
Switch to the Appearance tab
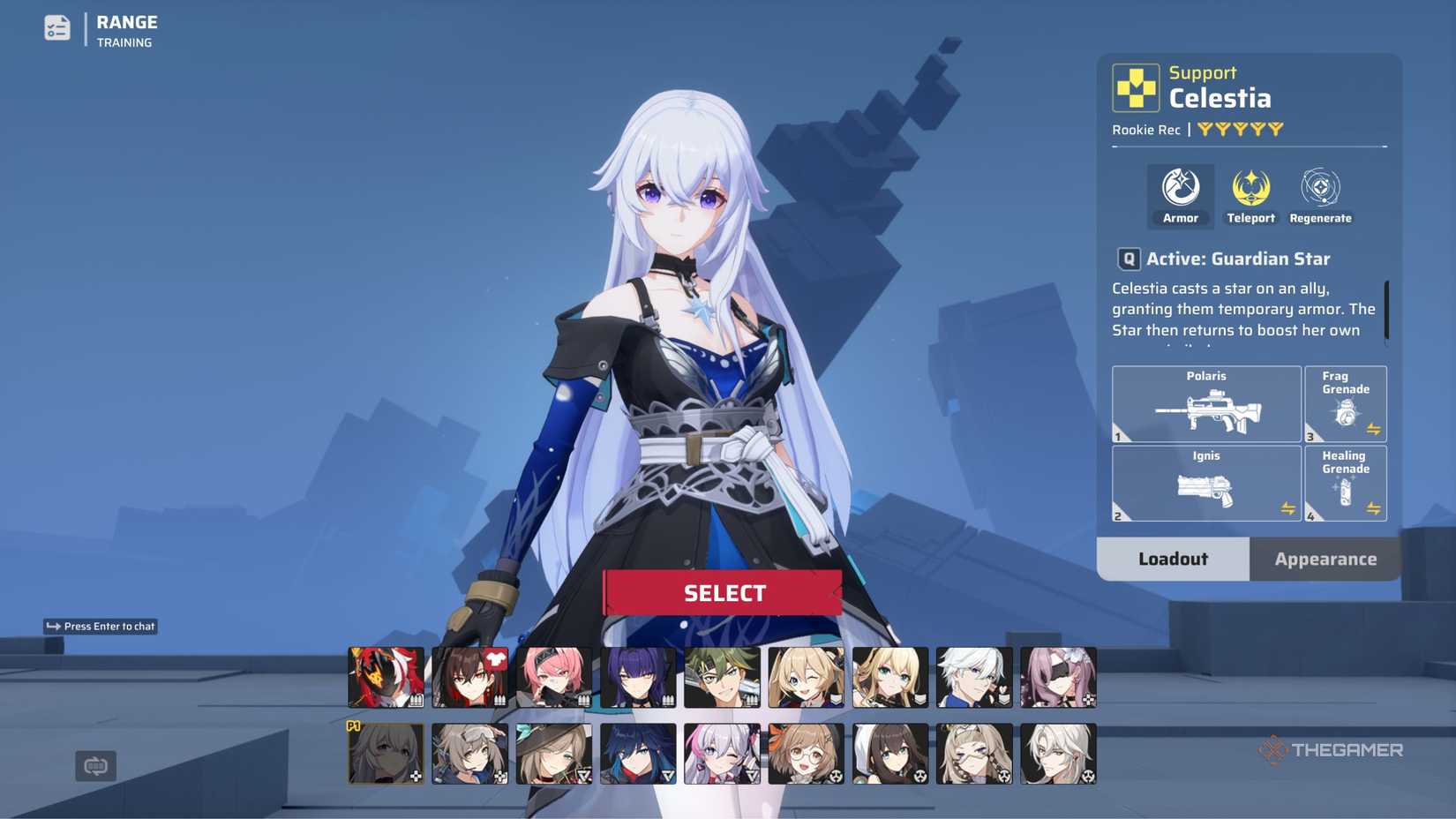1325,559
